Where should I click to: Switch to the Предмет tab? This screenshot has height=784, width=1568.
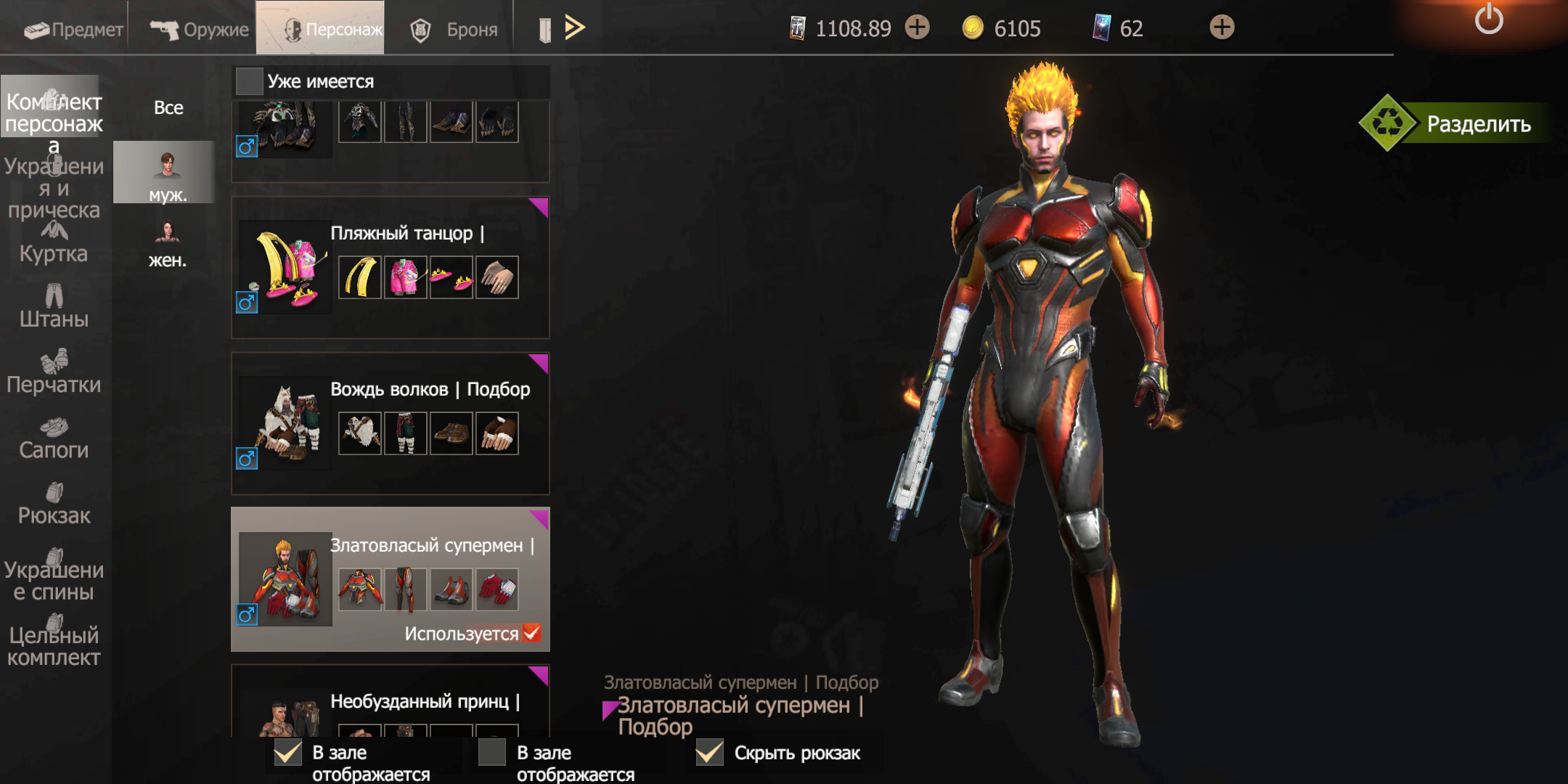(x=73, y=29)
